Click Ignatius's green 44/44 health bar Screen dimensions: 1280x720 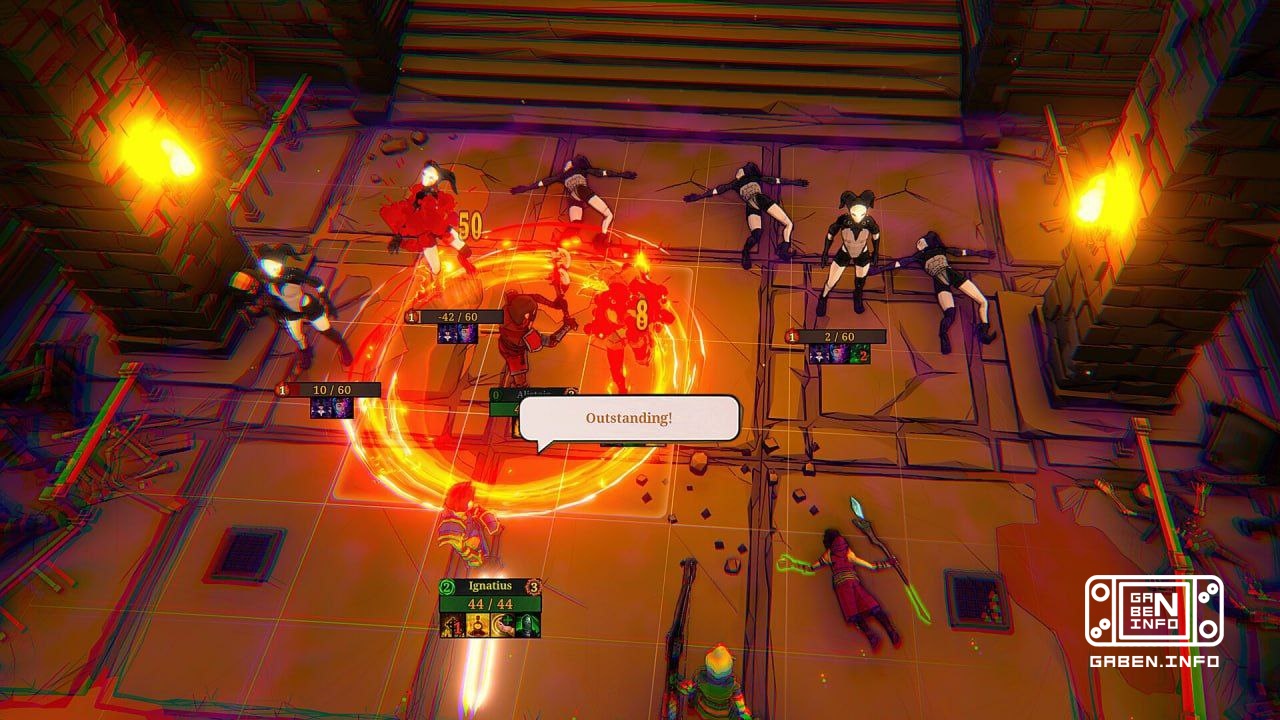(490, 604)
